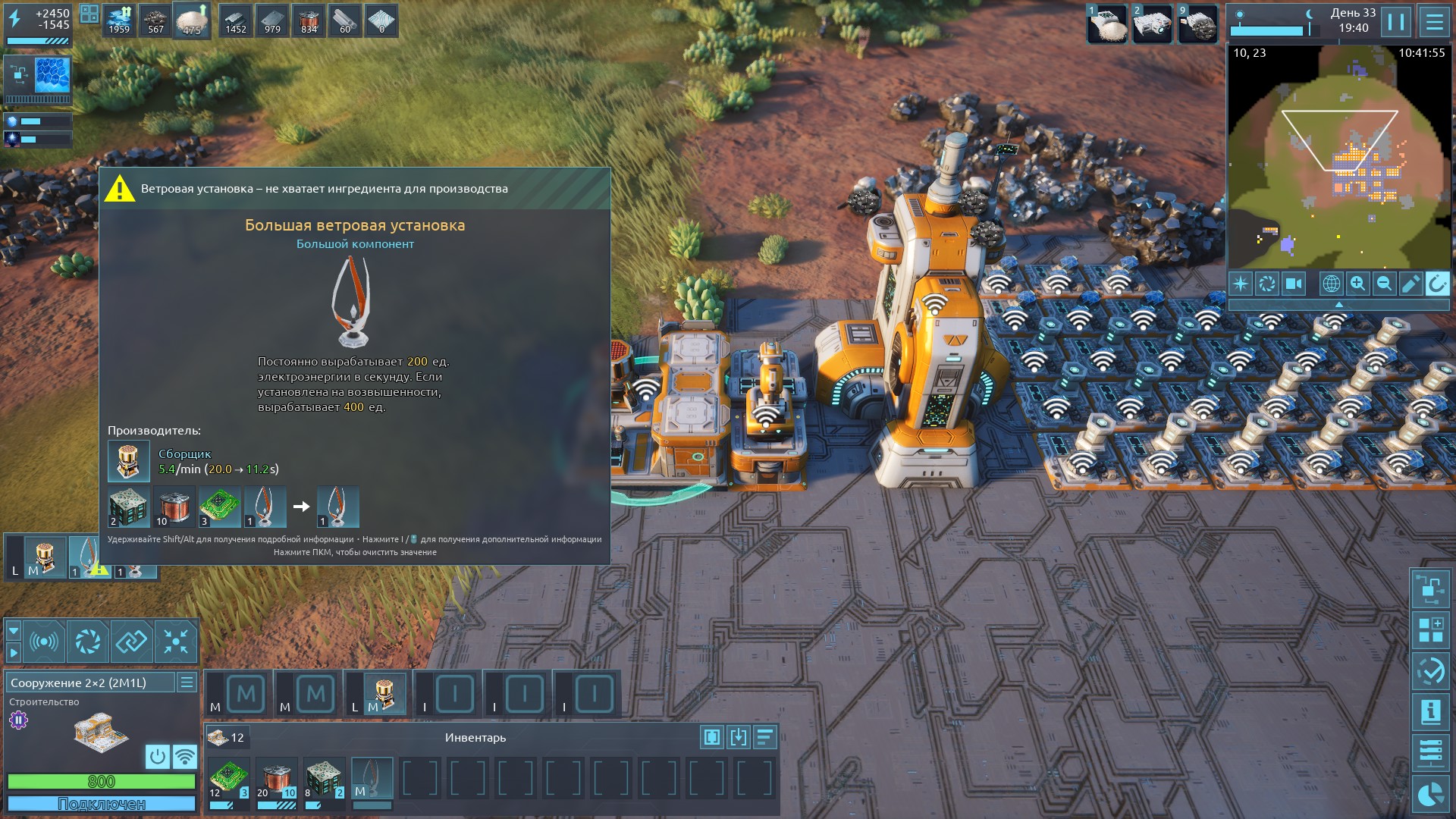Pause the game with the pause button
This screenshot has height=819, width=1456.
(x=1396, y=22)
